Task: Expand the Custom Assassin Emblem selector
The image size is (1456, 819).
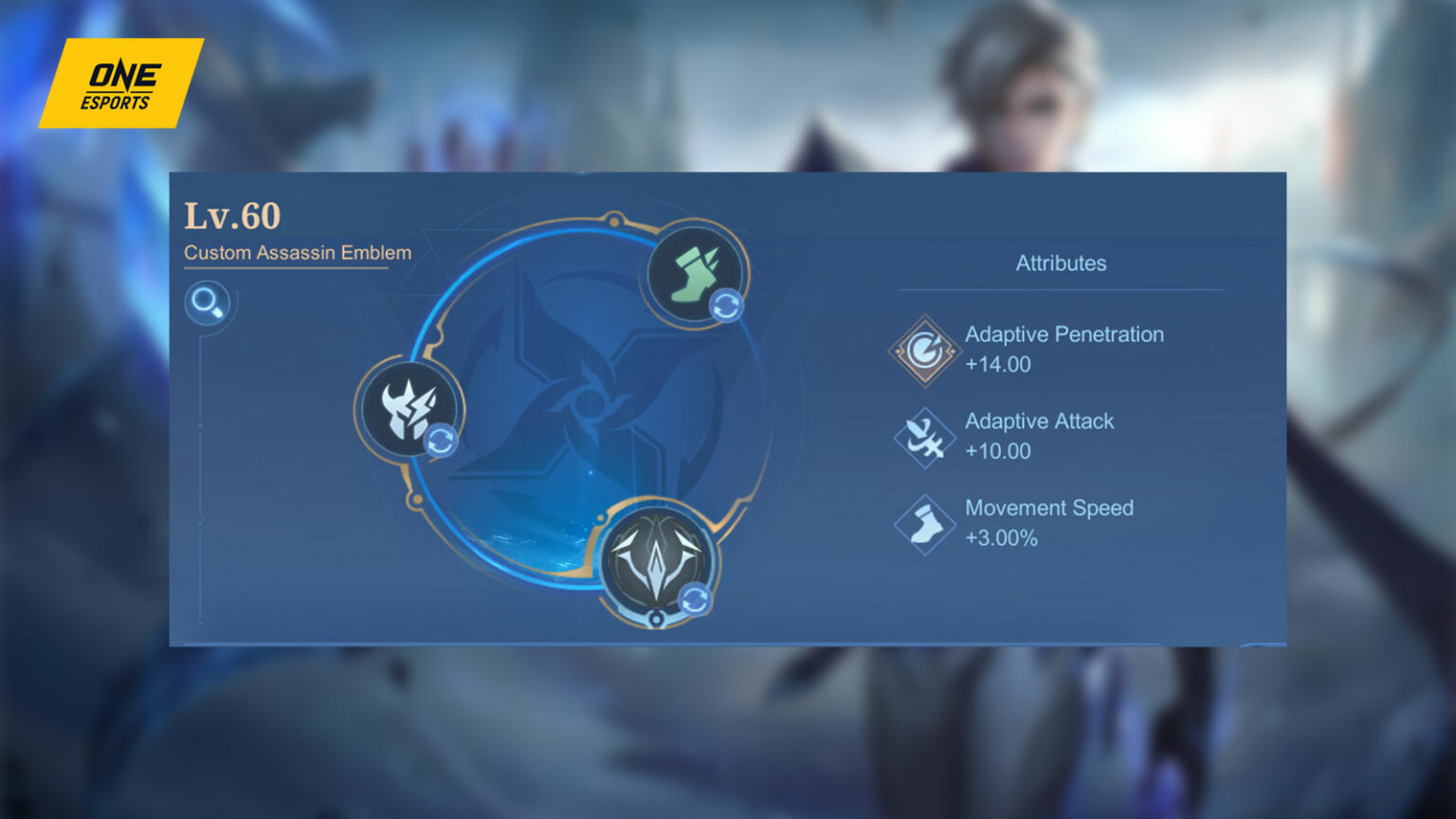Action: [297, 253]
